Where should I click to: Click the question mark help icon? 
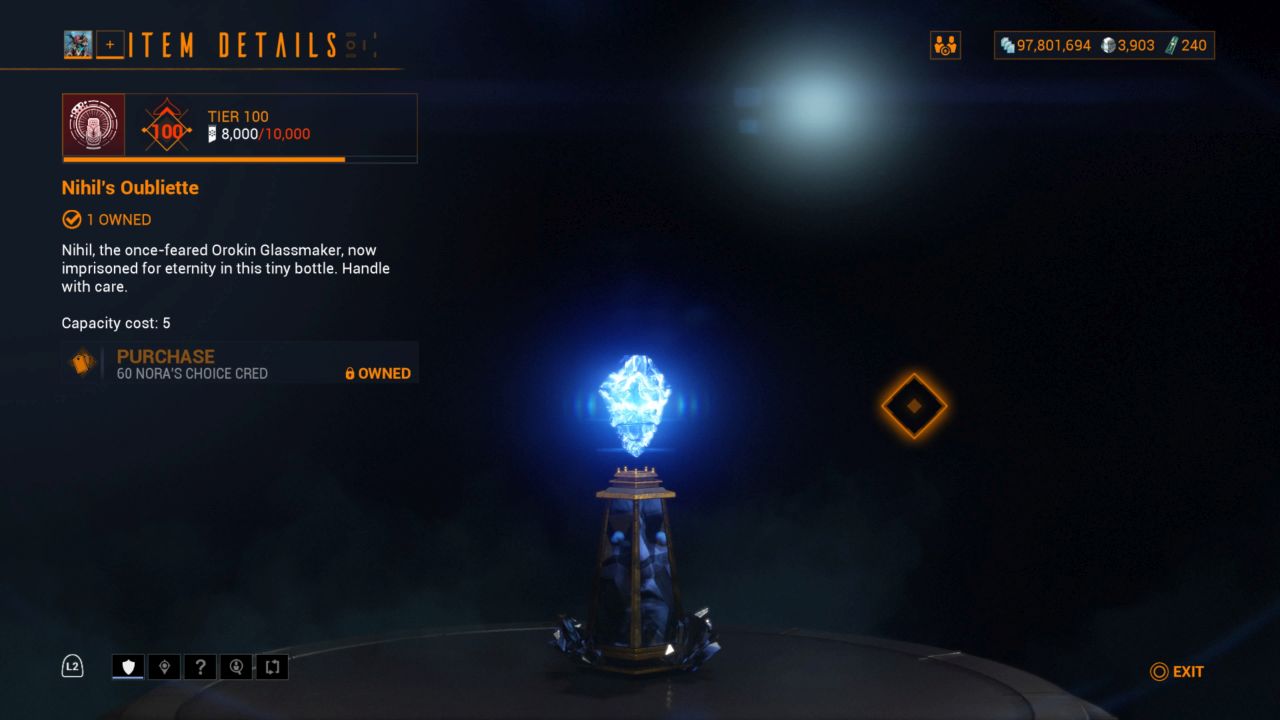[x=200, y=666]
